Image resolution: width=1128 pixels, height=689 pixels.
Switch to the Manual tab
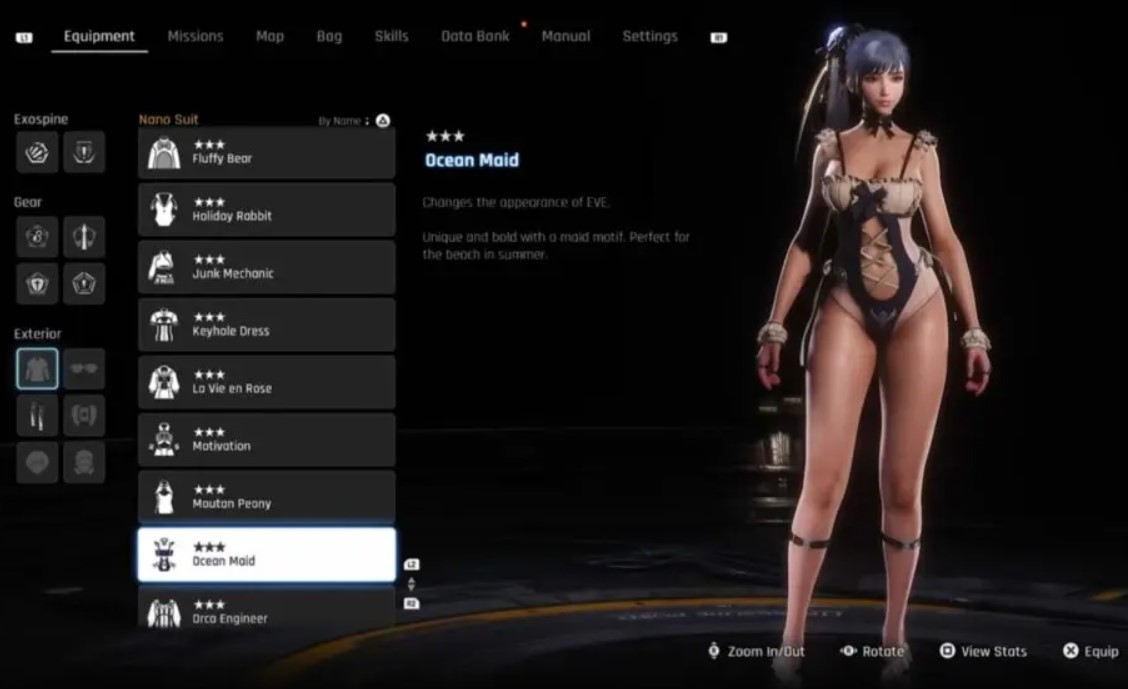tap(566, 36)
